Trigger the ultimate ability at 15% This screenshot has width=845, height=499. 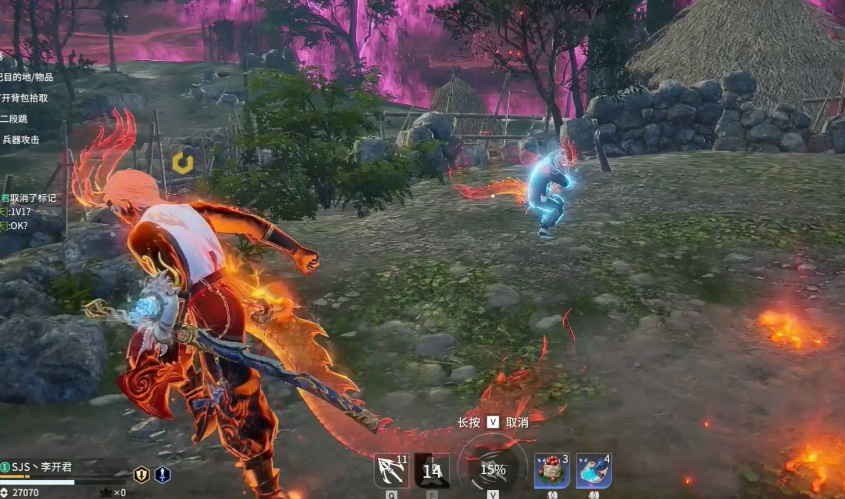tap(492, 468)
